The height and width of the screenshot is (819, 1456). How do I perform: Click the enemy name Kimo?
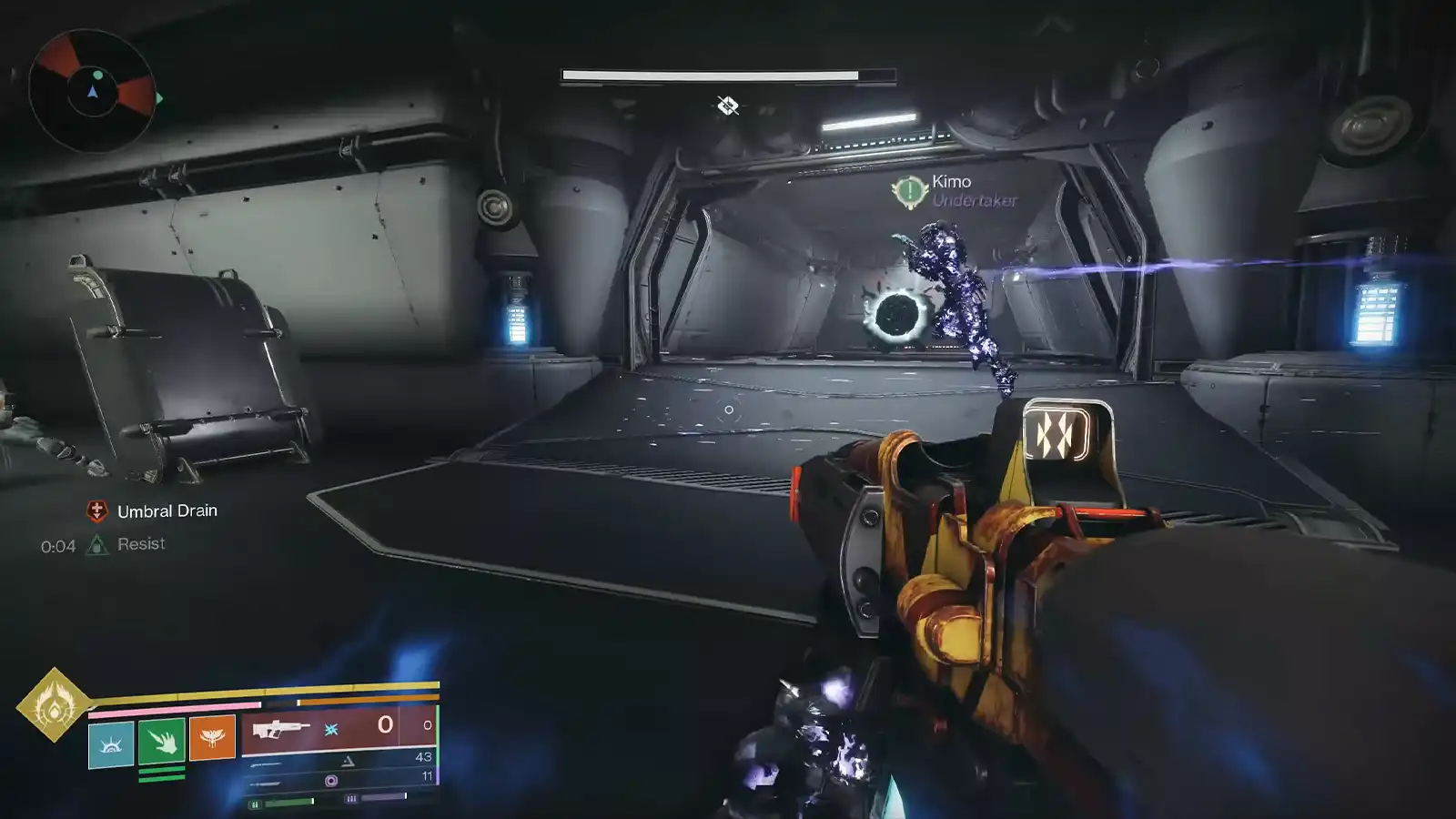[x=952, y=182]
